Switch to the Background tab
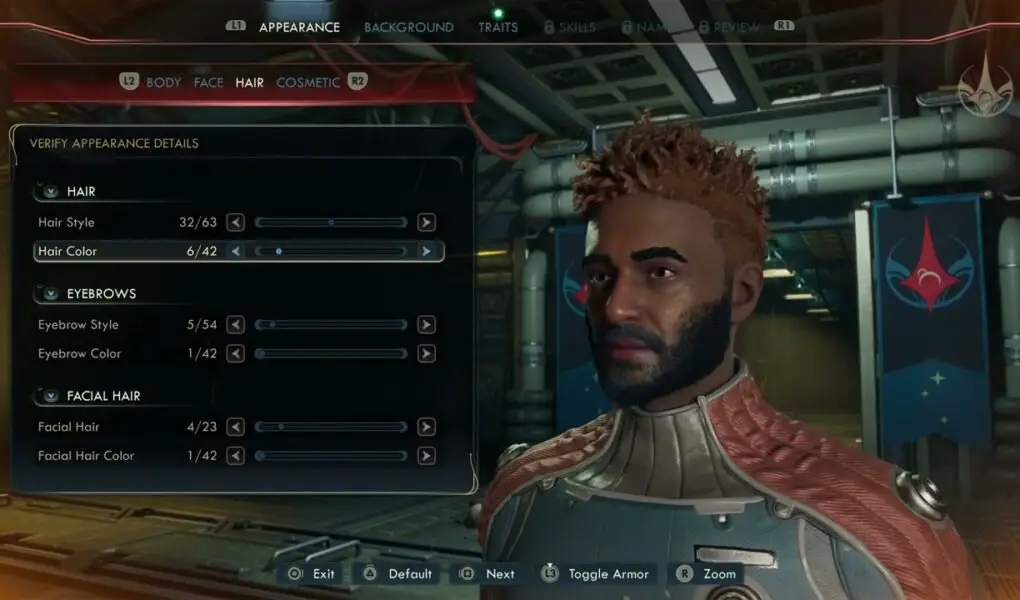1020x600 pixels. [408, 27]
